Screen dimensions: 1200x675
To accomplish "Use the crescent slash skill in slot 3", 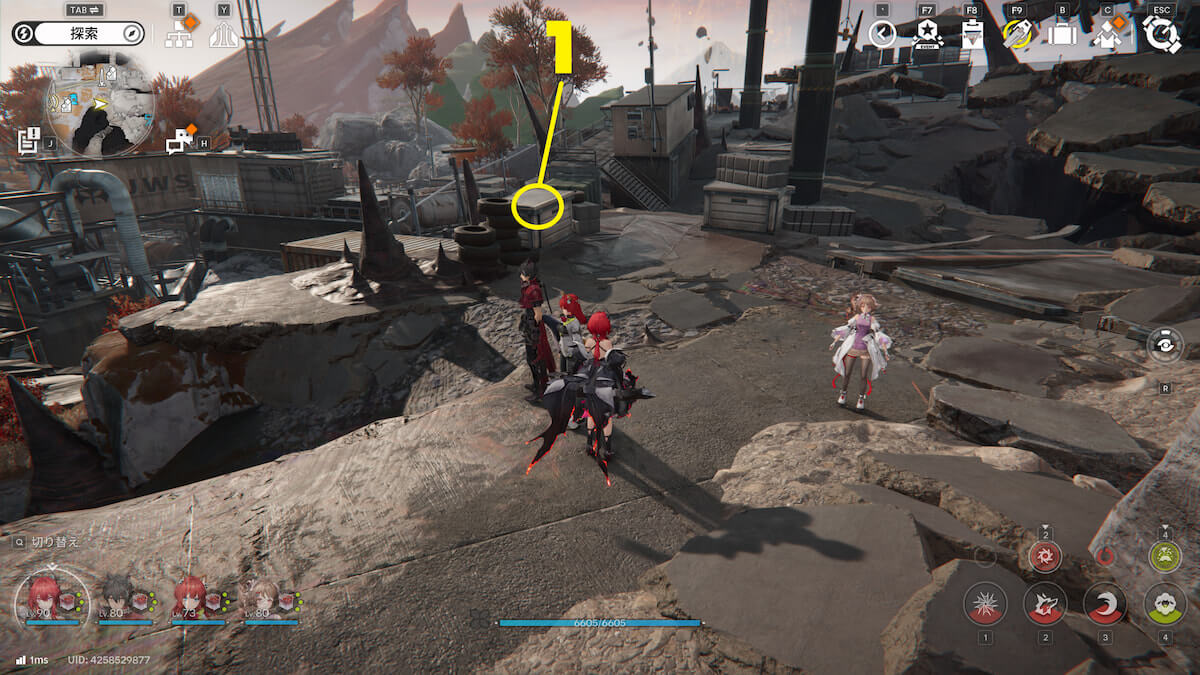I will tap(1105, 604).
